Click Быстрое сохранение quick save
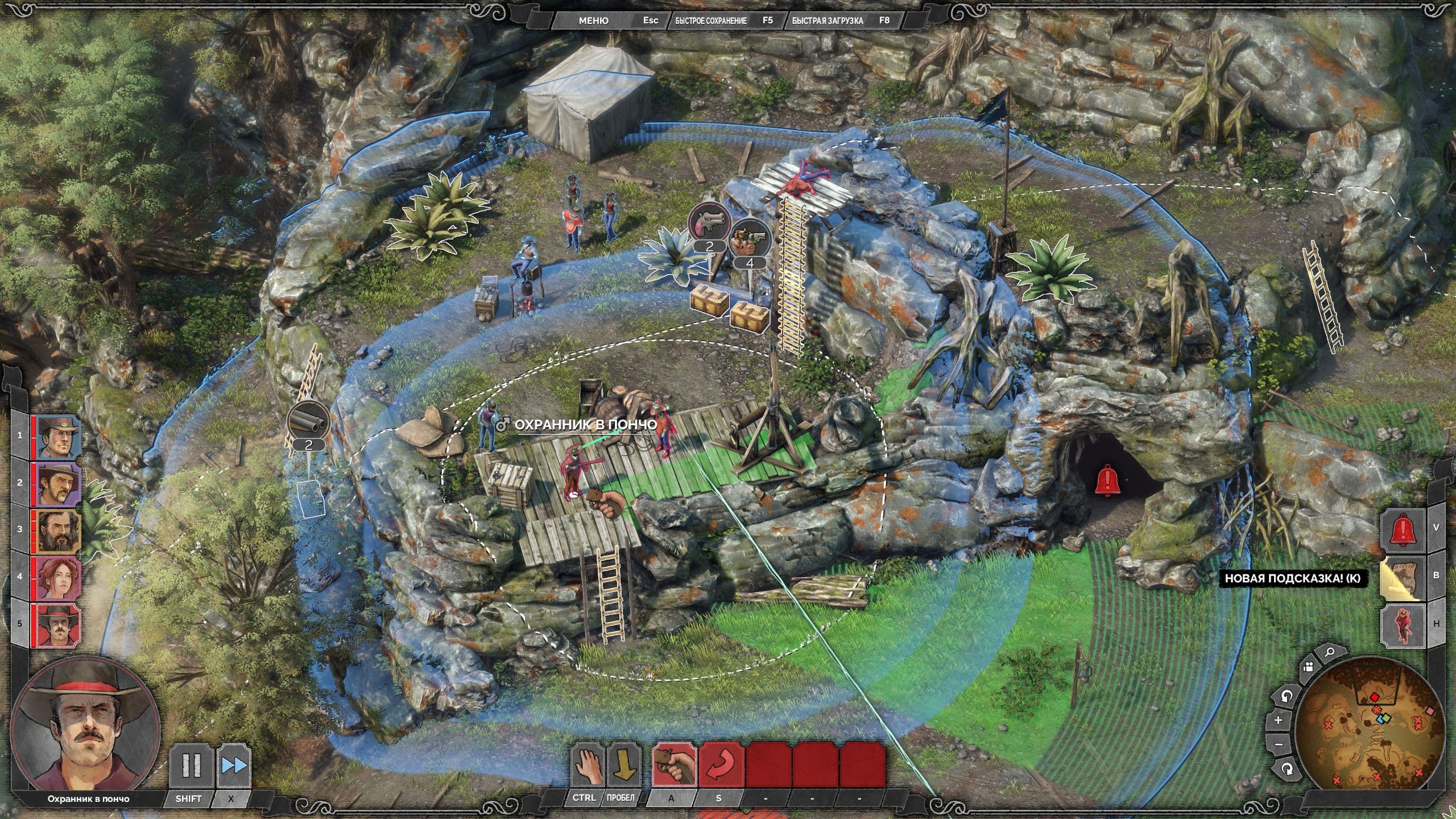This screenshot has width=1456, height=819. coord(710,20)
